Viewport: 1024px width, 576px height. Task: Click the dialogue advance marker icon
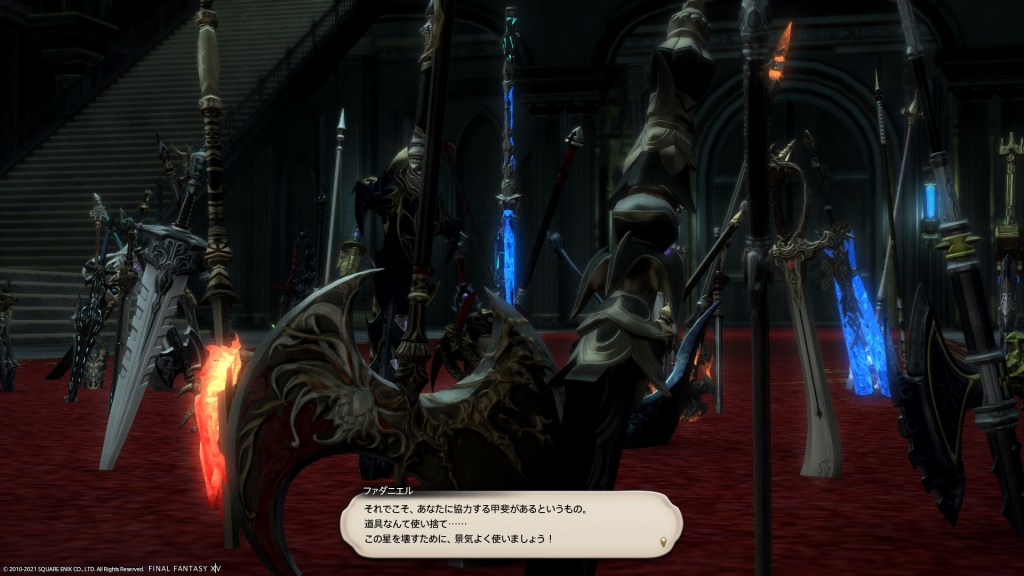(x=661, y=543)
